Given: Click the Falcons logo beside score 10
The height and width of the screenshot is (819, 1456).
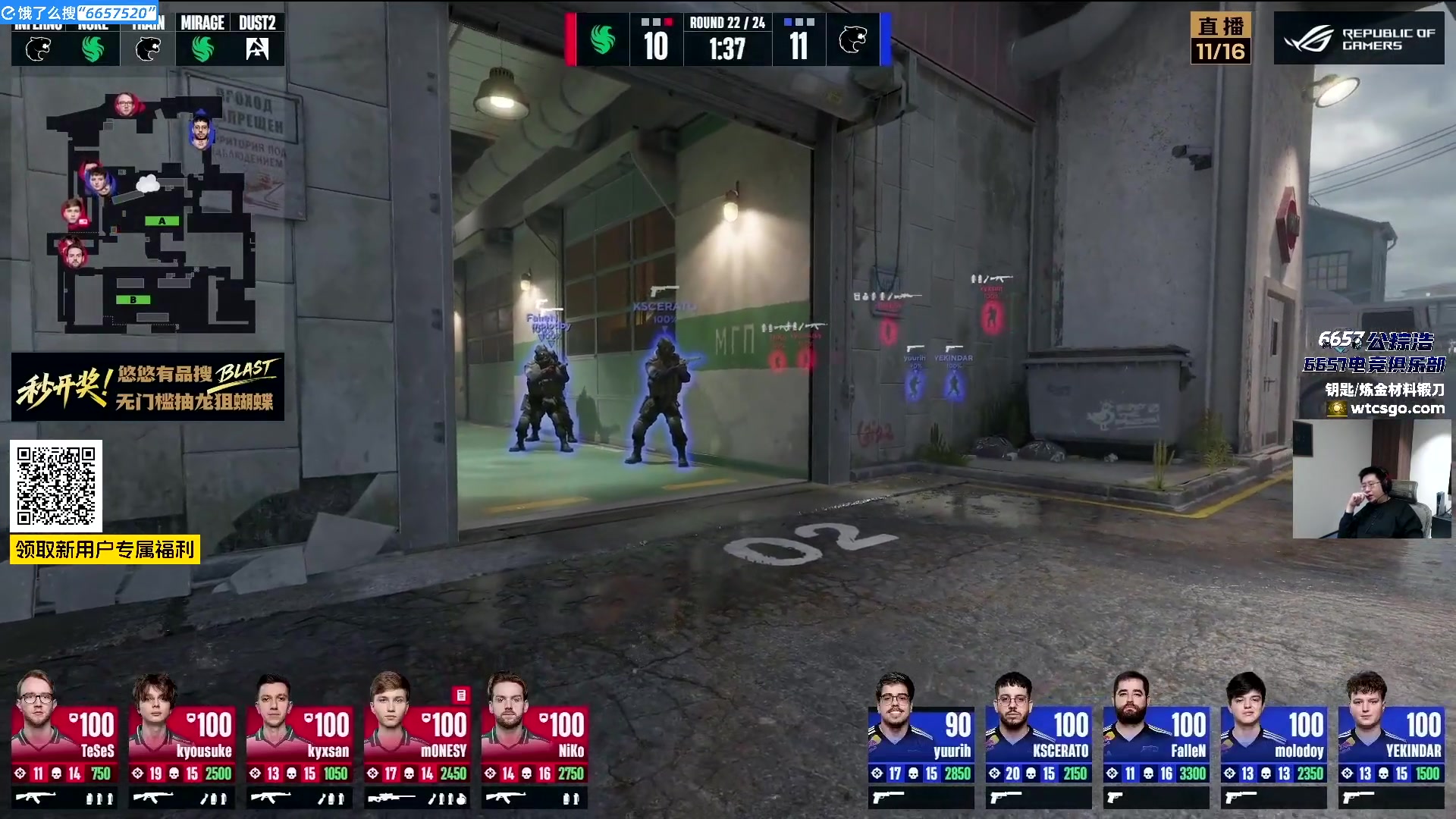Looking at the screenshot, I should [603, 39].
